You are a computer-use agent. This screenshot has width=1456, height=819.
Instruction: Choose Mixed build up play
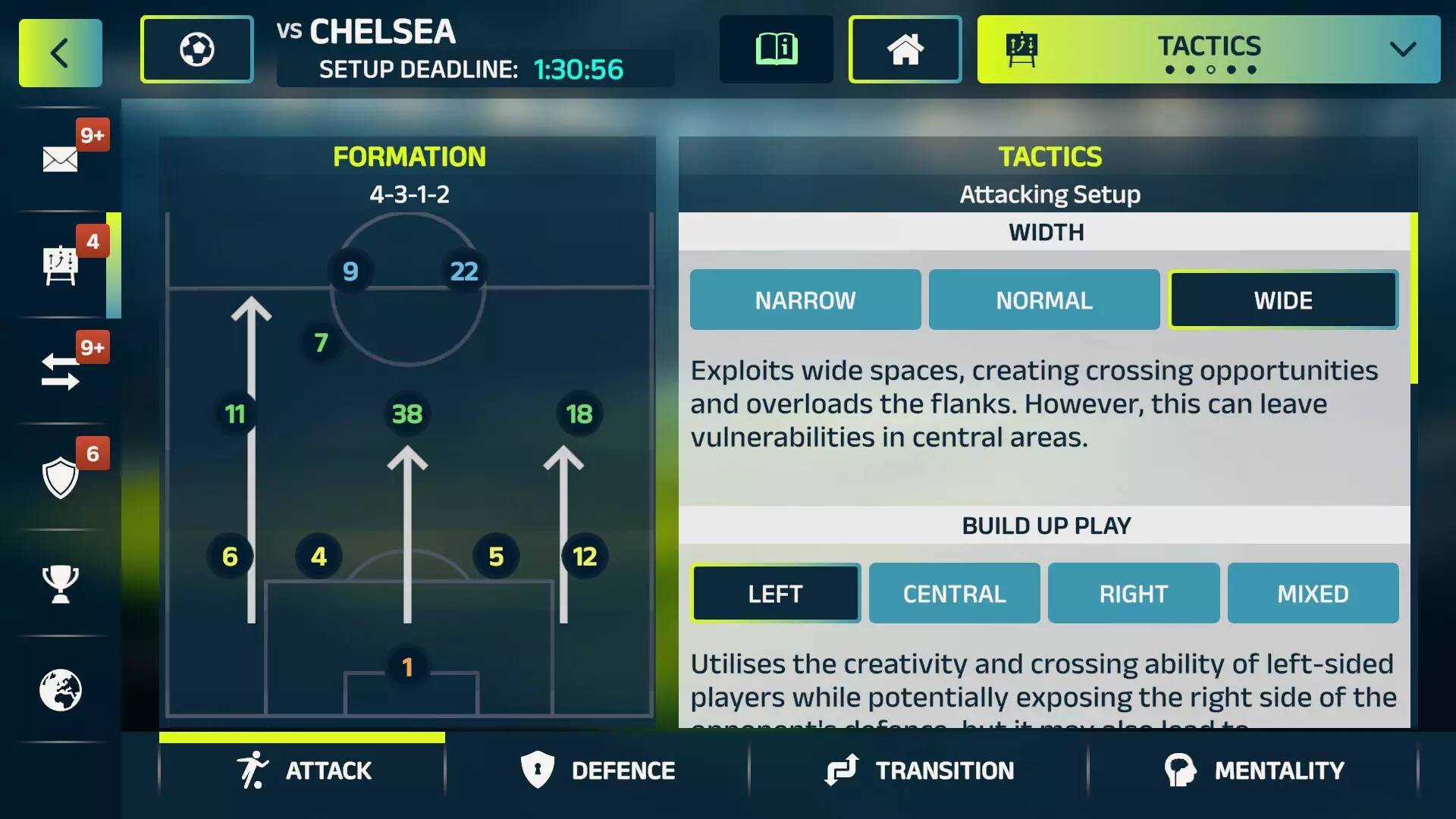[1313, 593]
